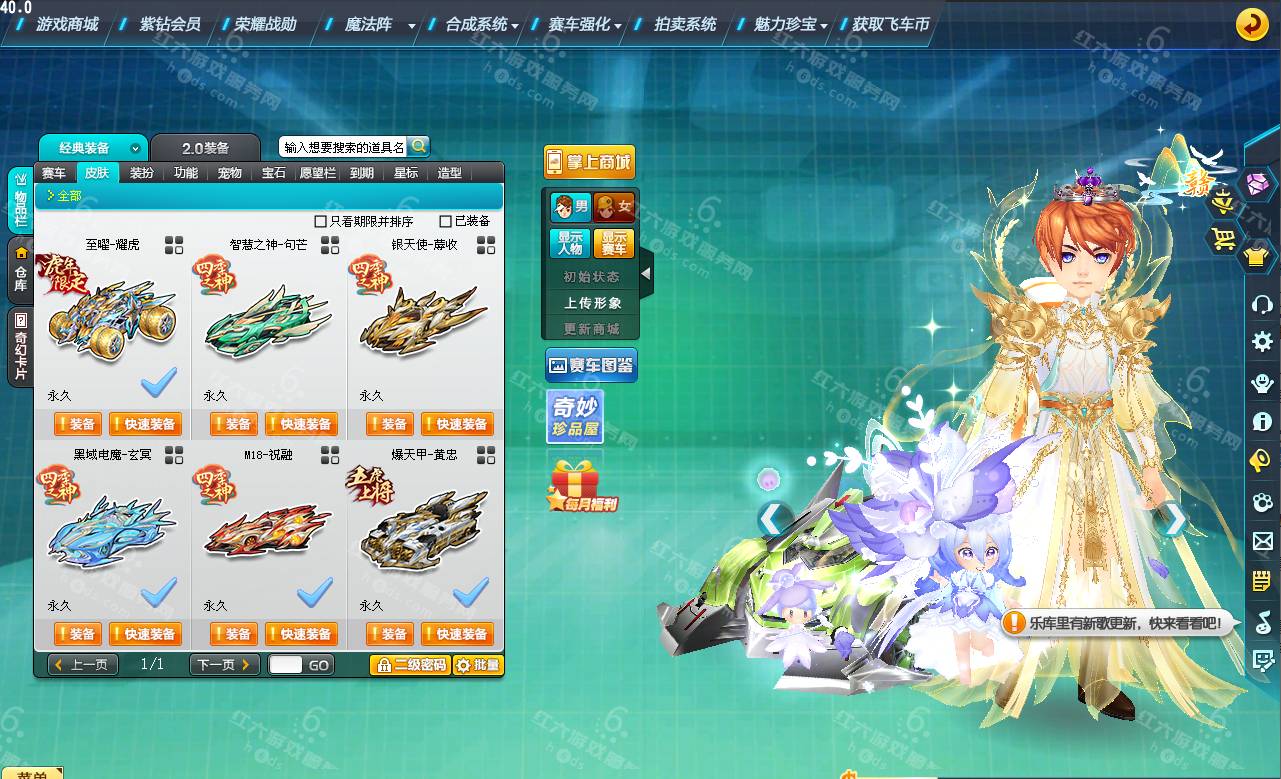Select the 女 female character option
Image resolution: width=1281 pixels, height=779 pixels.
point(614,207)
